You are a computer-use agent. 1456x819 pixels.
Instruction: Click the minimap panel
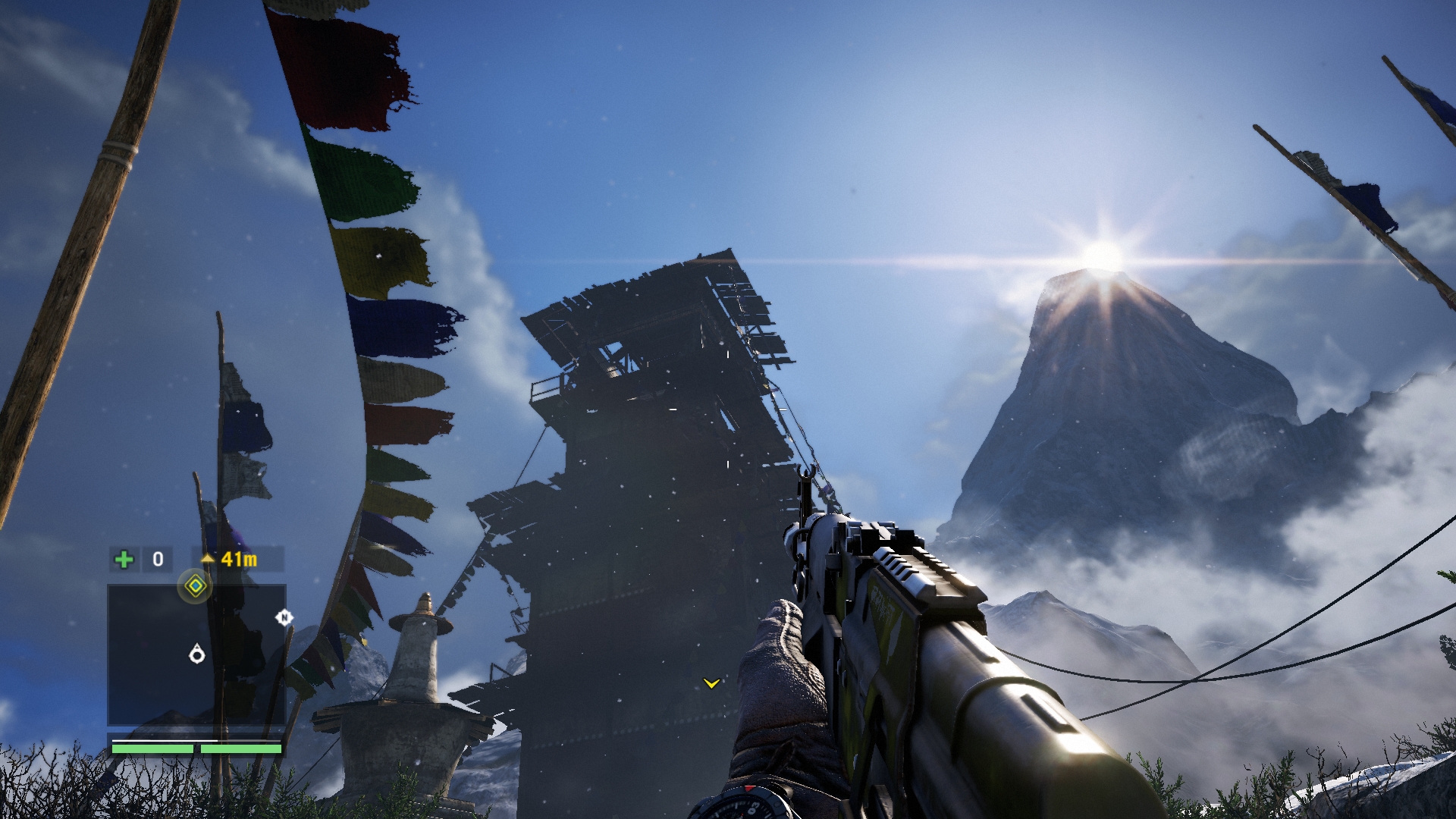pyautogui.click(x=196, y=655)
